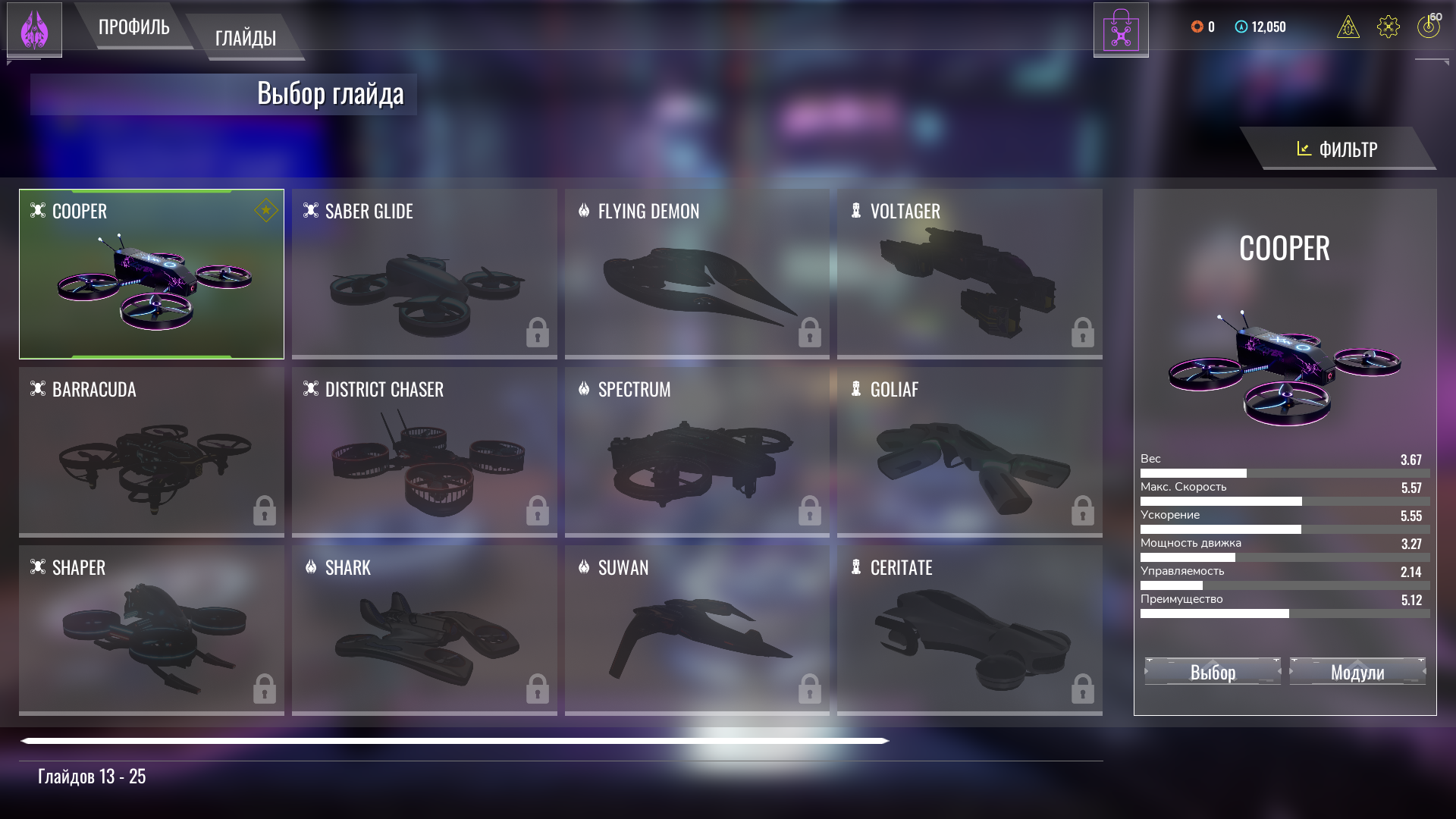The height and width of the screenshot is (819, 1456).
Task: Confirm glide with the Выбор button
Action: coord(1213,672)
